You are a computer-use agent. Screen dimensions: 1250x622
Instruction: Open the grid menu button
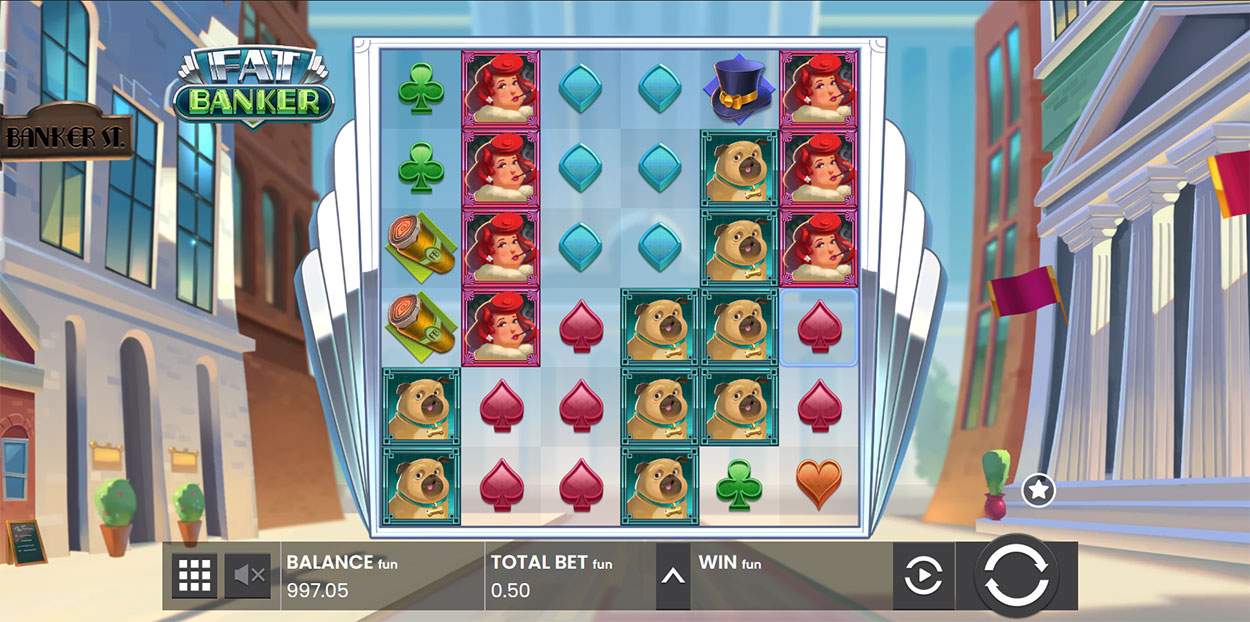(x=194, y=575)
